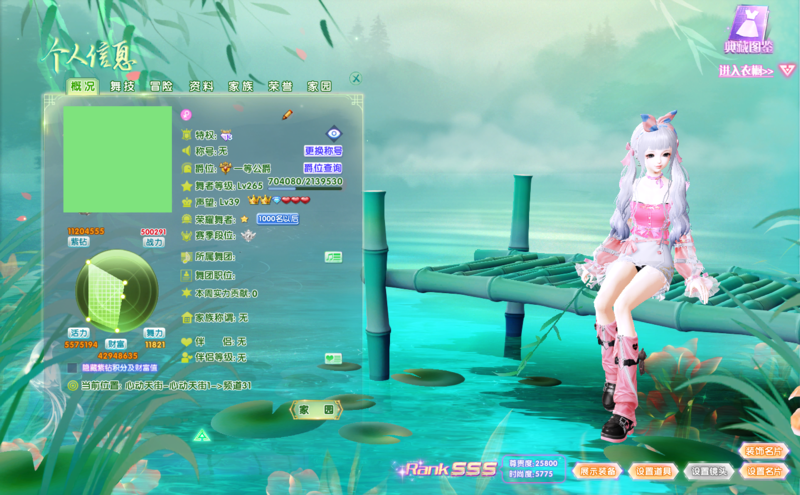Open the 荣誉 tab
This screenshot has width=800, height=495.
[280, 87]
